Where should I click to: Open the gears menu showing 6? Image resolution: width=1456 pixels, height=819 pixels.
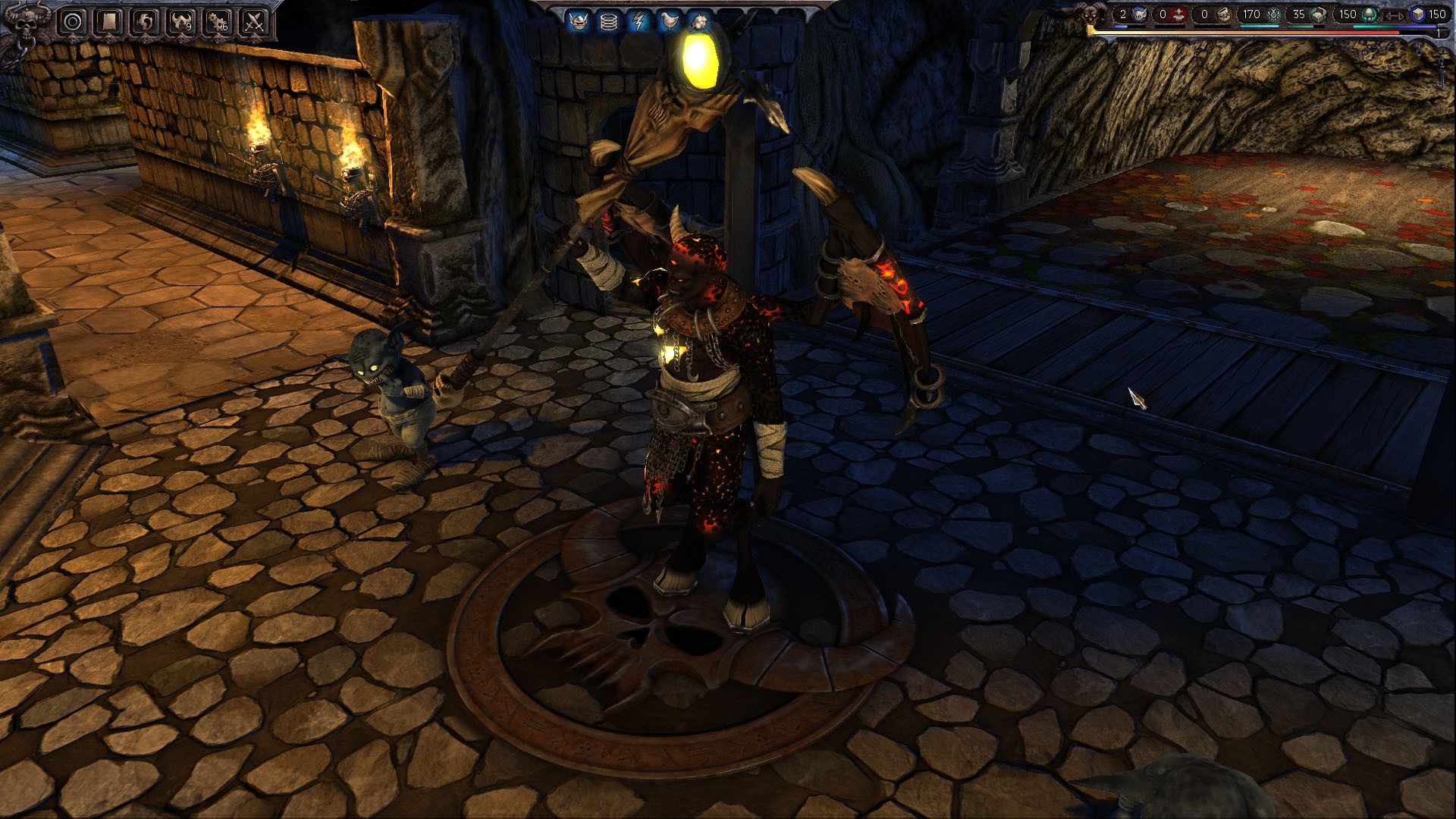(x=218, y=21)
